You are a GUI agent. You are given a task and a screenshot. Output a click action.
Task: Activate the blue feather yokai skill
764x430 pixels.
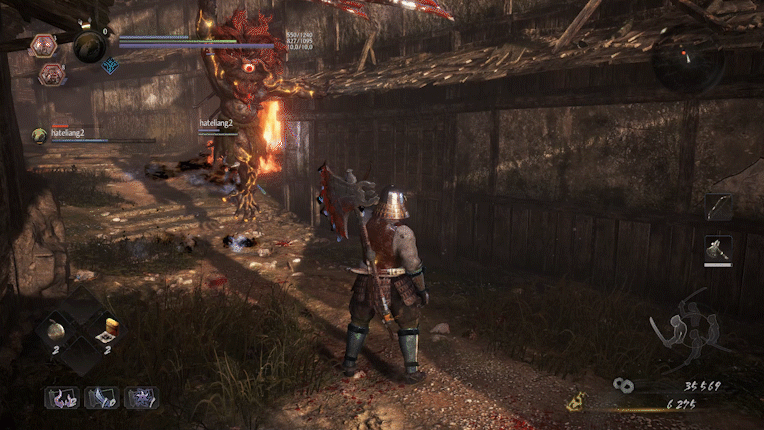click(102, 398)
